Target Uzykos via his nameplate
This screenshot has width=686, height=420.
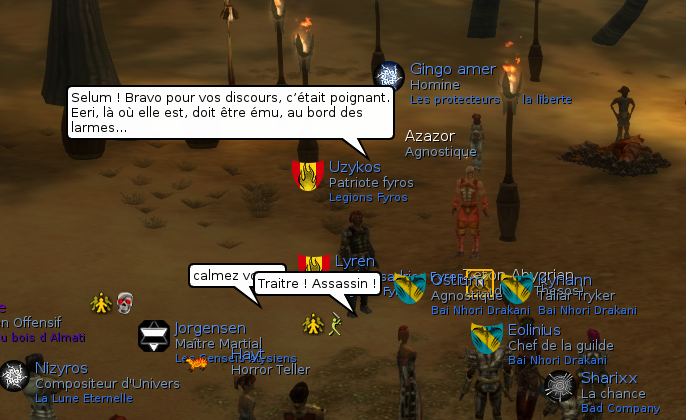[354, 167]
